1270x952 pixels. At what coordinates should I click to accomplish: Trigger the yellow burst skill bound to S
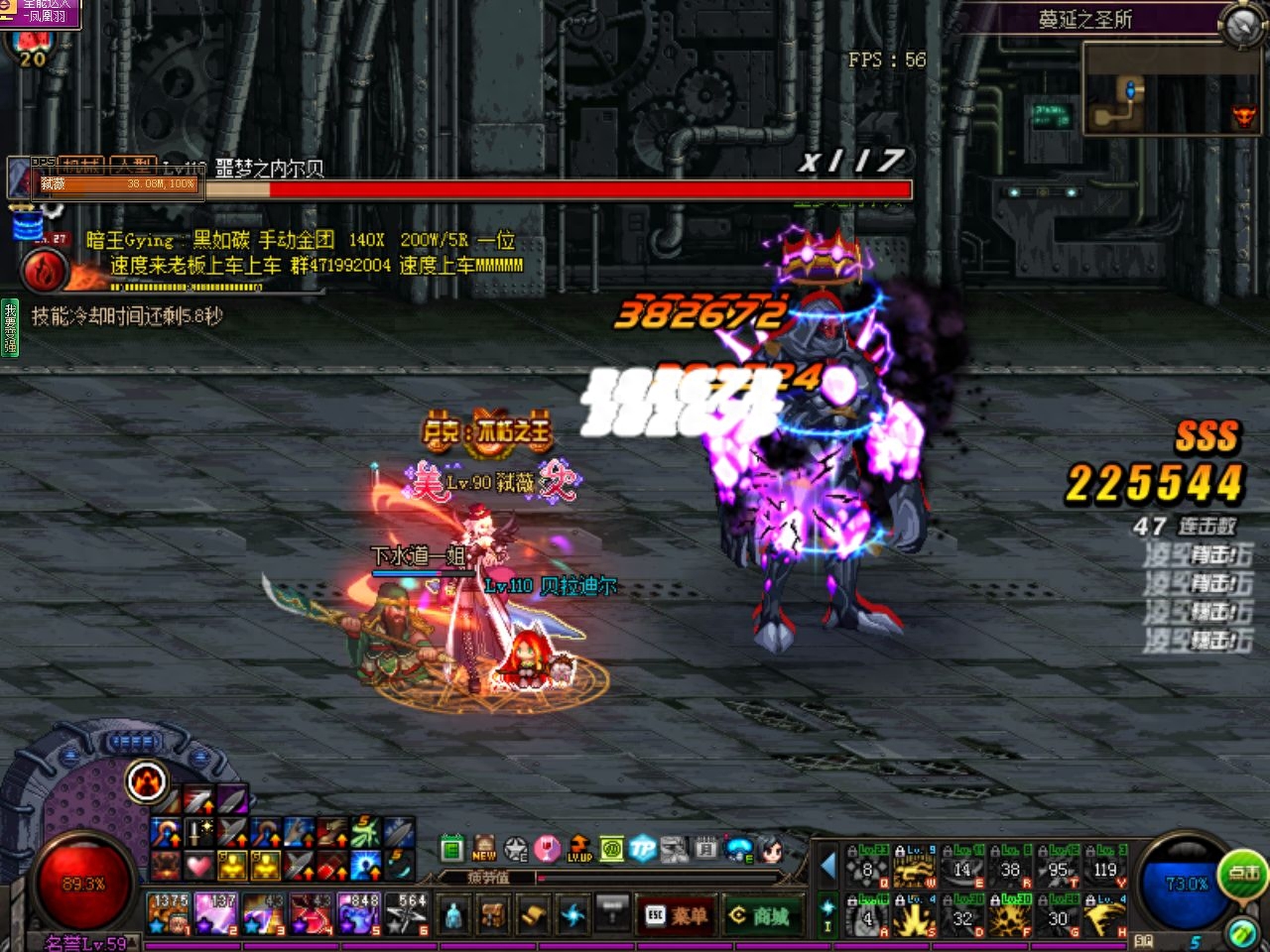click(914, 918)
